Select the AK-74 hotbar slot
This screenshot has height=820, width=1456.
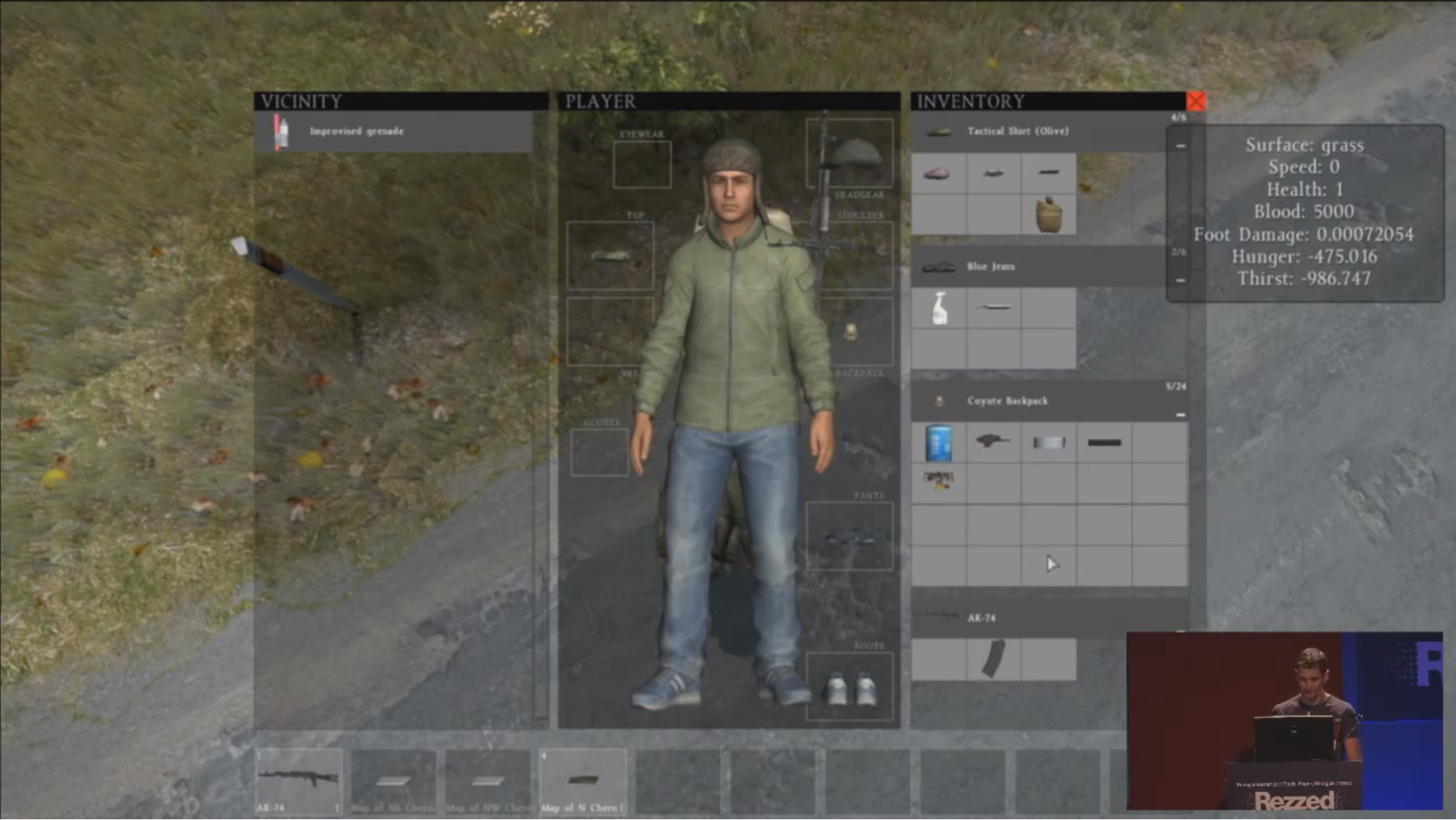coord(298,780)
